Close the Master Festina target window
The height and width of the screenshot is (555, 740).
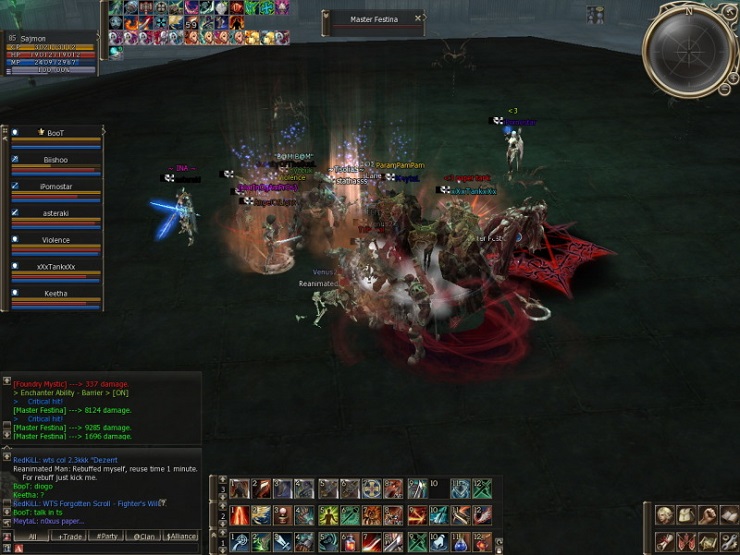(418, 18)
